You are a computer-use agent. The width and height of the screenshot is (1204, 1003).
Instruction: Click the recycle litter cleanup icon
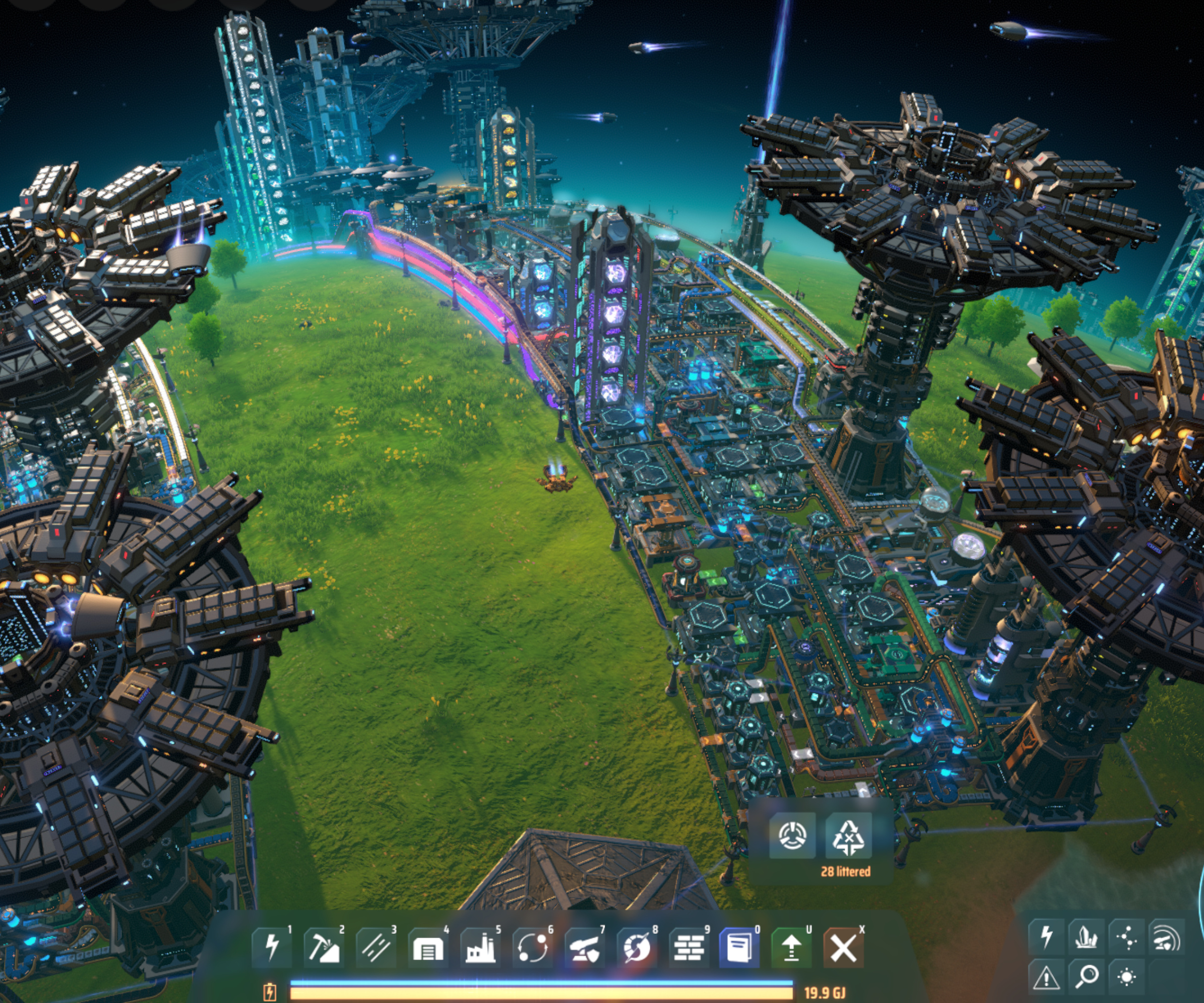pyautogui.click(x=848, y=836)
